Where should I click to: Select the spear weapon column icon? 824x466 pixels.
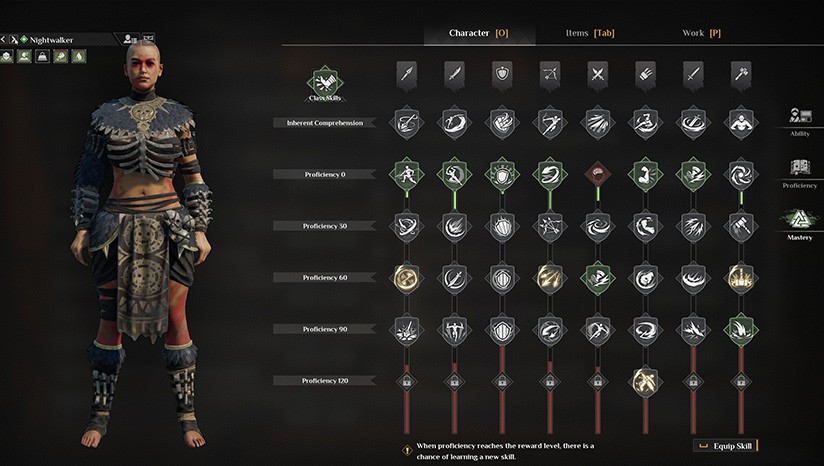405,73
